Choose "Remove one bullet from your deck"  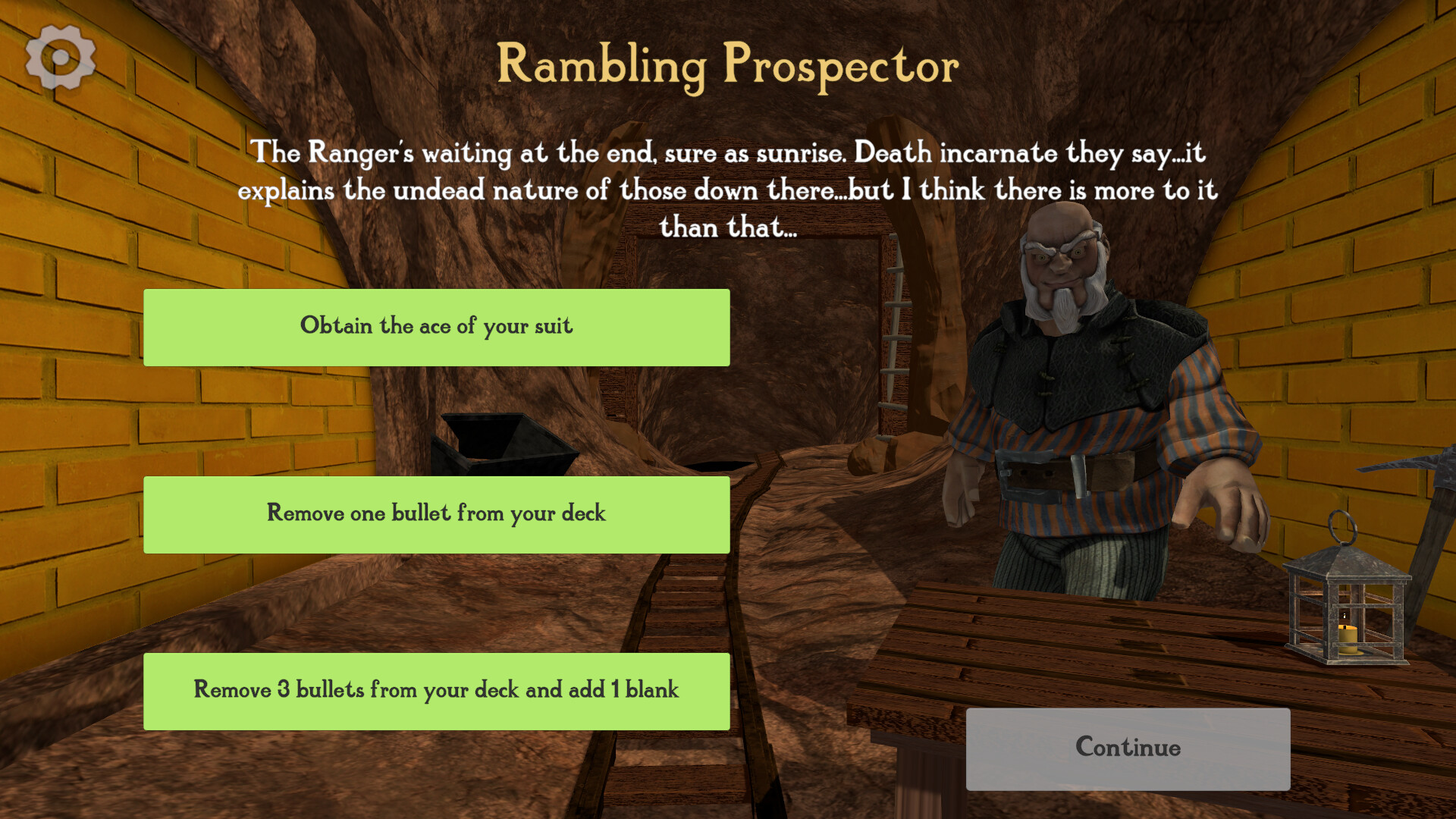pos(436,514)
